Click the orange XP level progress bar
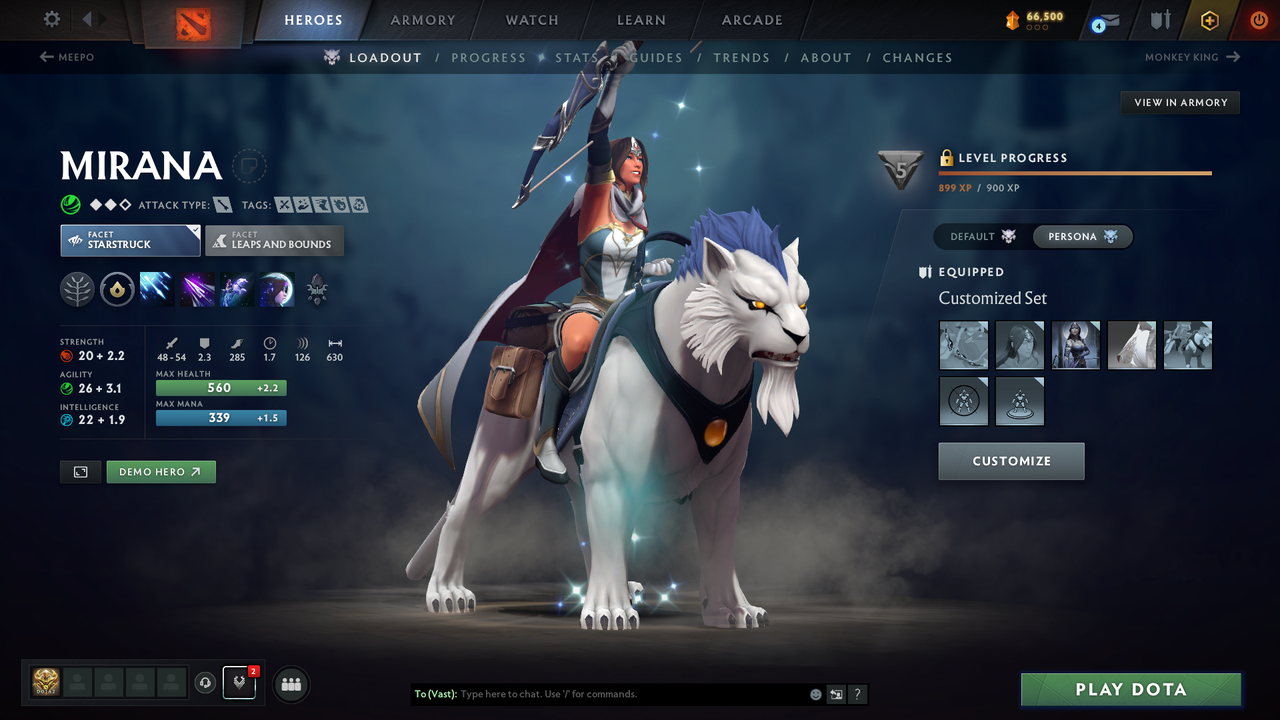Image resolution: width=1280 pixels, height=720 pixels. (x=1075, y=172)
